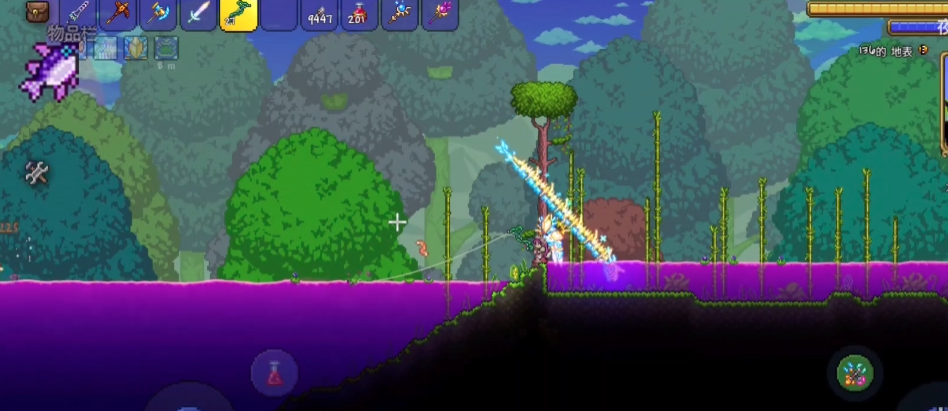The height and width of the screenshot is (411, 948).
Task: Select the item stack showing 9447
Action: pyautogui.click(x=320, y=13)
